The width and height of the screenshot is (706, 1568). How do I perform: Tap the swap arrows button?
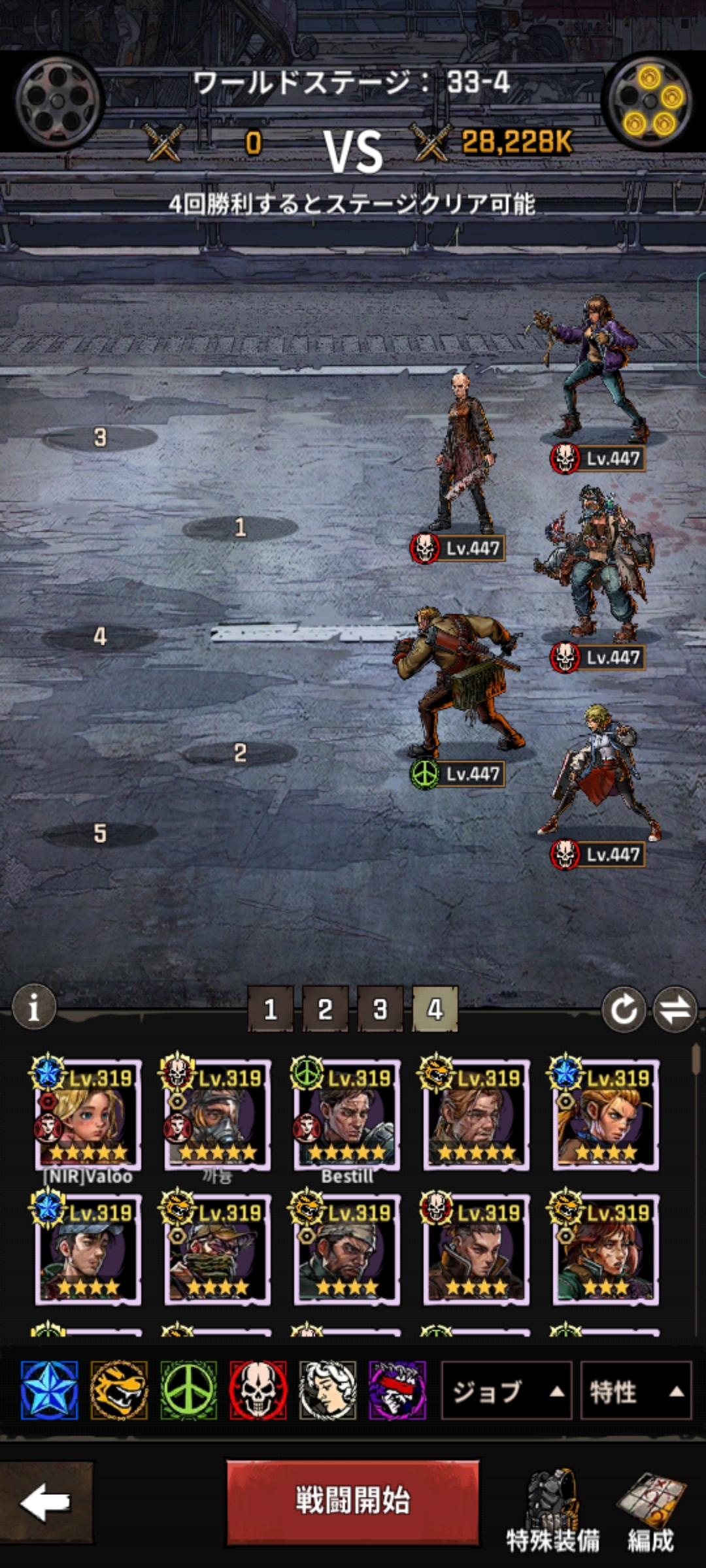click(675, 1009)
